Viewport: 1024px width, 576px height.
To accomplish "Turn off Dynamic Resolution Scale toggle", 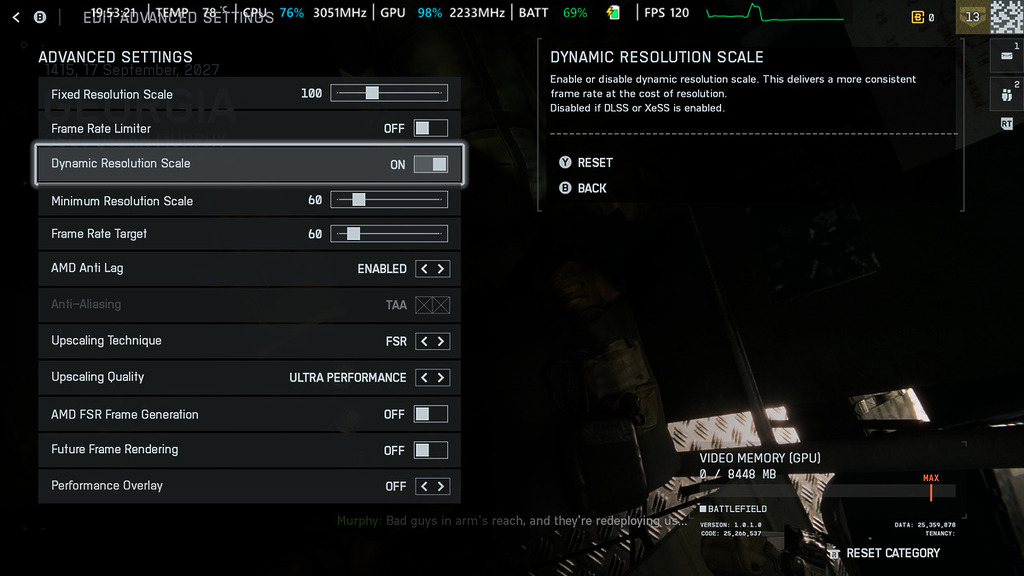I will [x=431, y=164].
